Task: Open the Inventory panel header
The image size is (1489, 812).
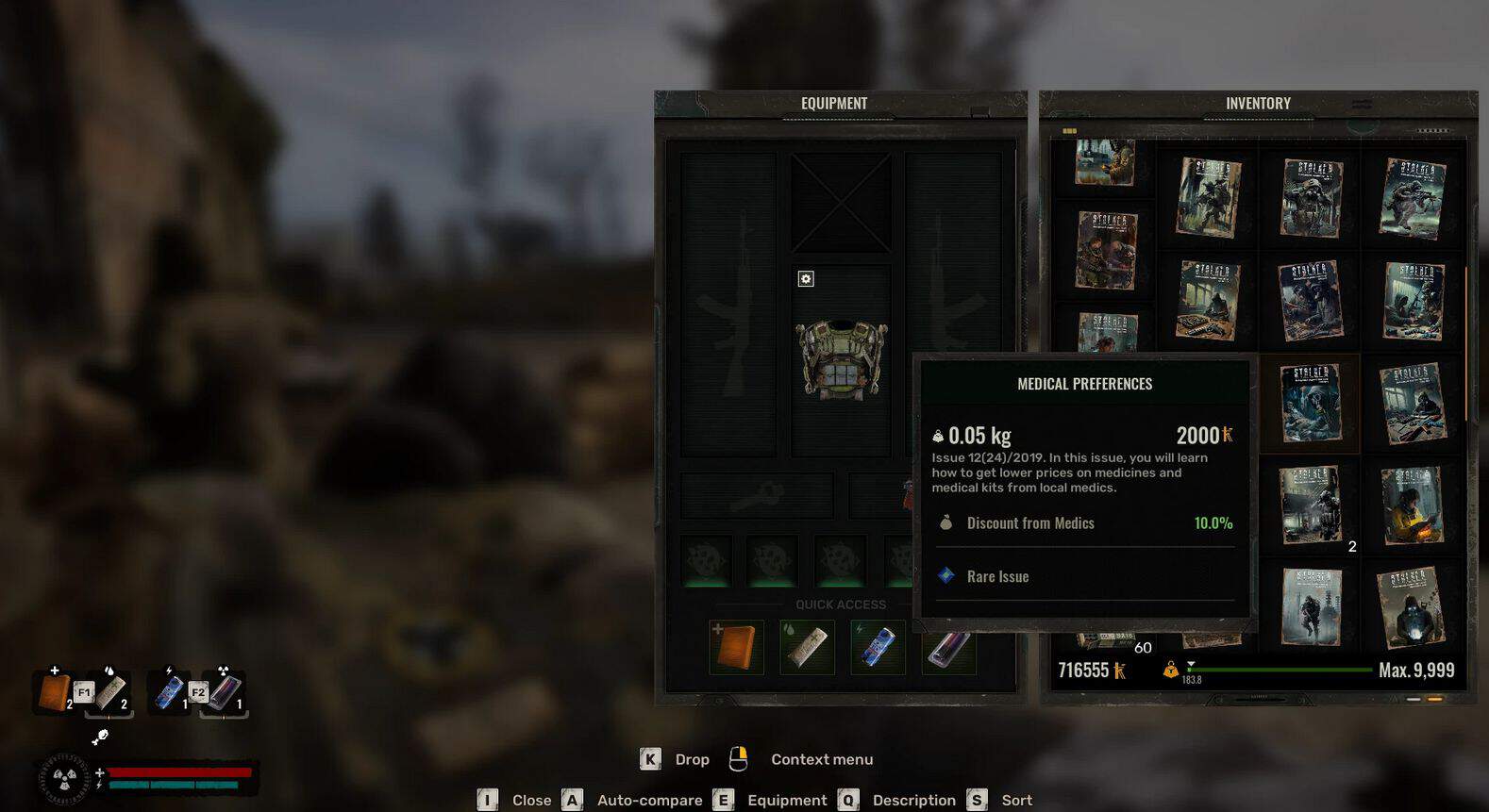Action: pyautogui.click(x=1257, y=104)
